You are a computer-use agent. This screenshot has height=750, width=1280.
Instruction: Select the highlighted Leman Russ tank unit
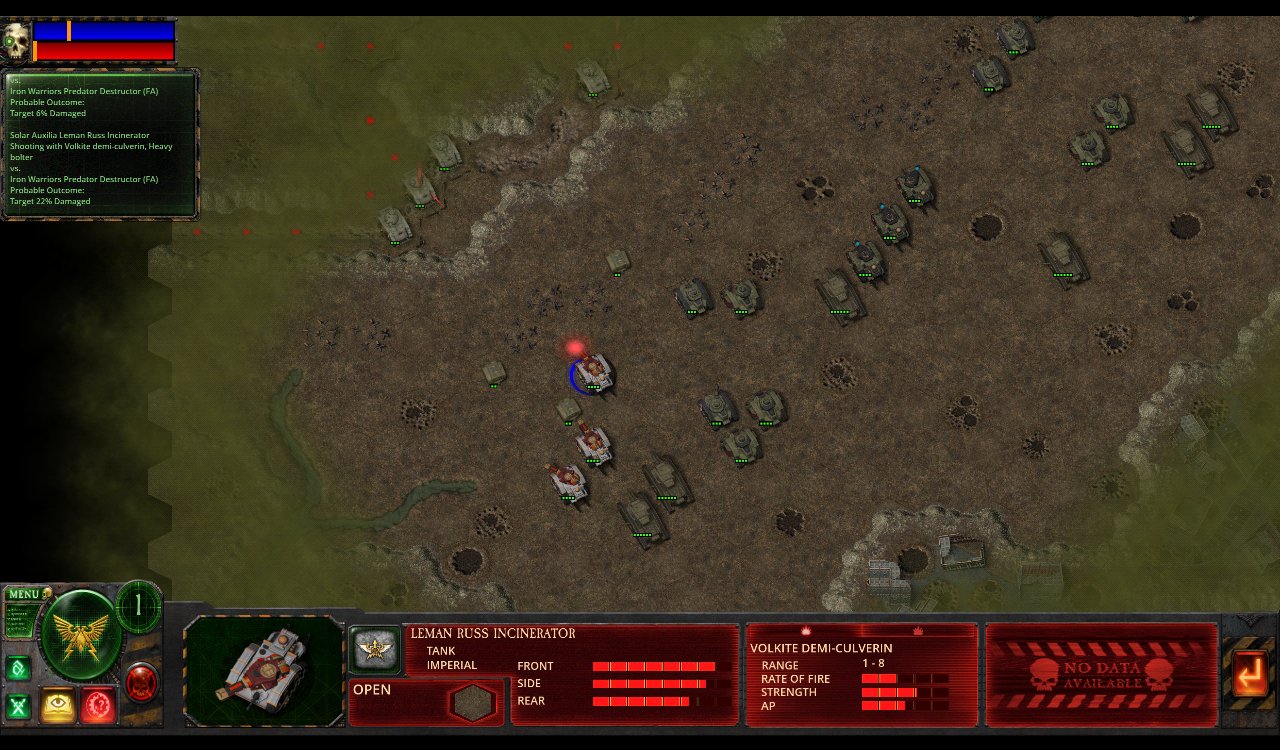tap(593, 372)
